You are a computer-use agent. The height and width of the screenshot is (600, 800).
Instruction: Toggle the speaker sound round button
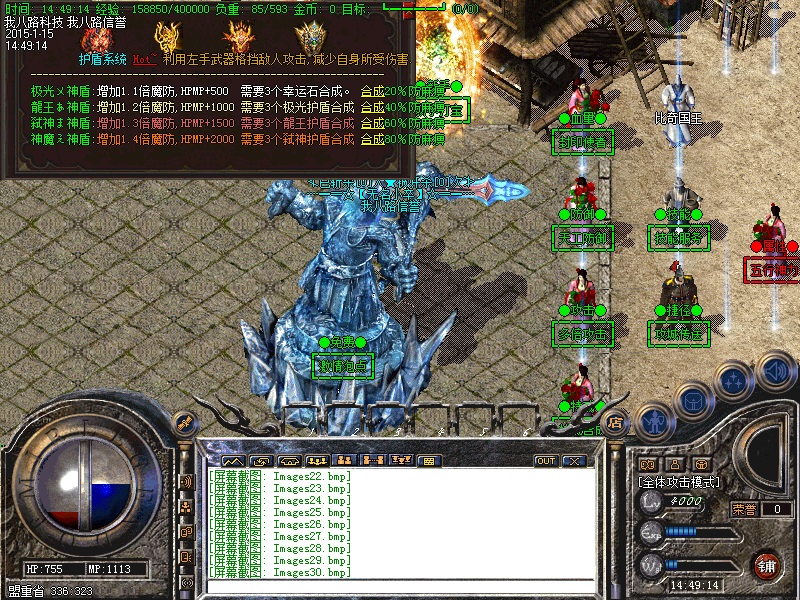pyautogui.click(x=775, y=372)
